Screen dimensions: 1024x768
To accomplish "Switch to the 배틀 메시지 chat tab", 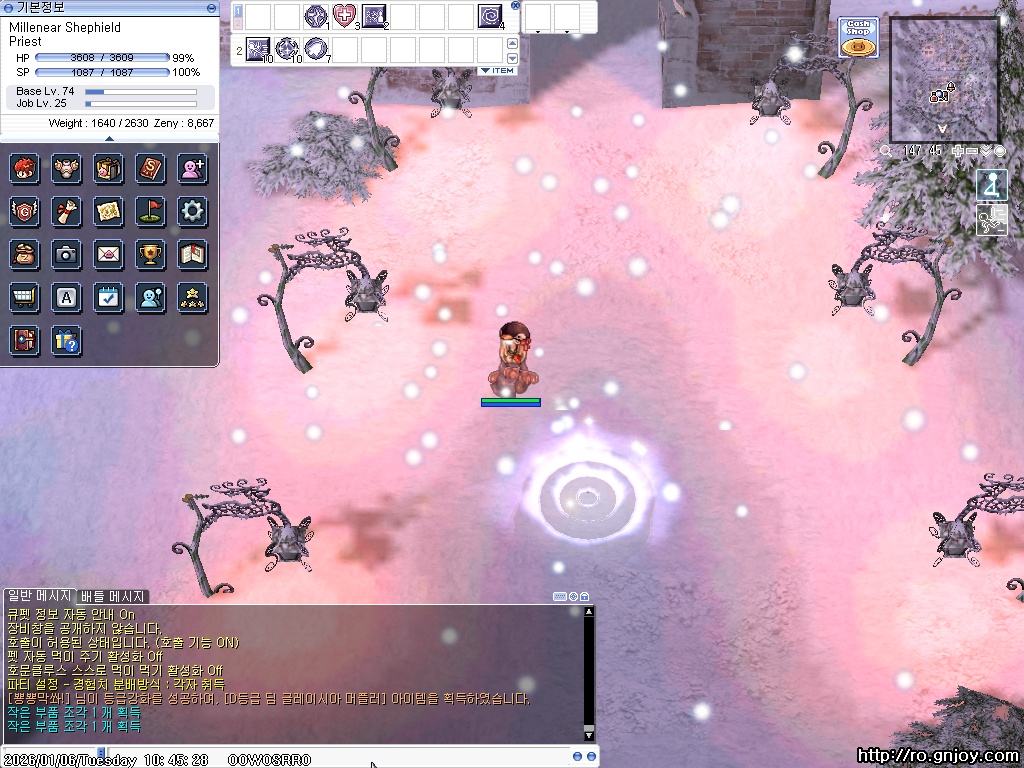I will pyautogui.click(x=113, y=596).
